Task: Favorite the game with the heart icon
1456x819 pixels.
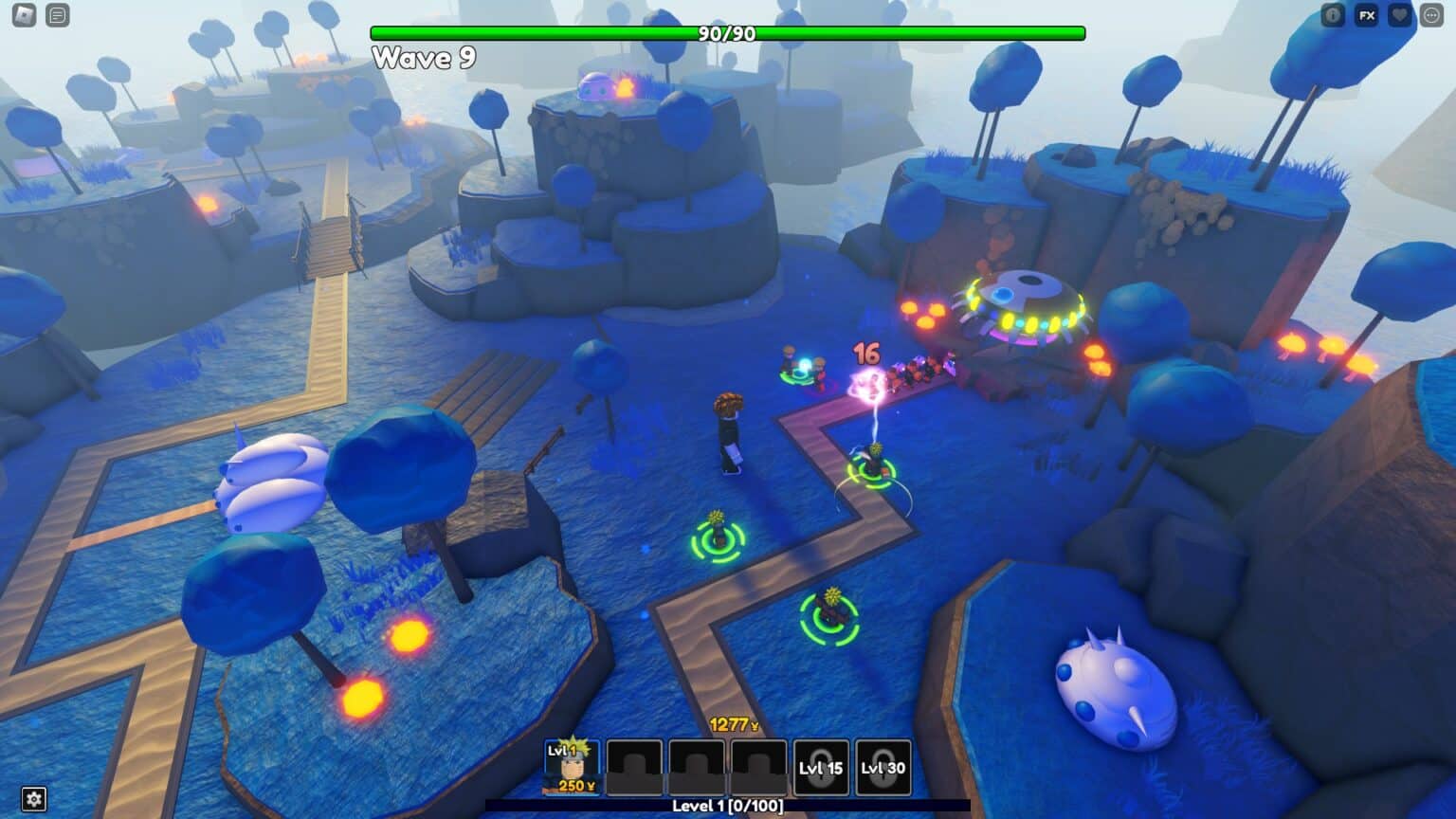Action: (1400, 15)
